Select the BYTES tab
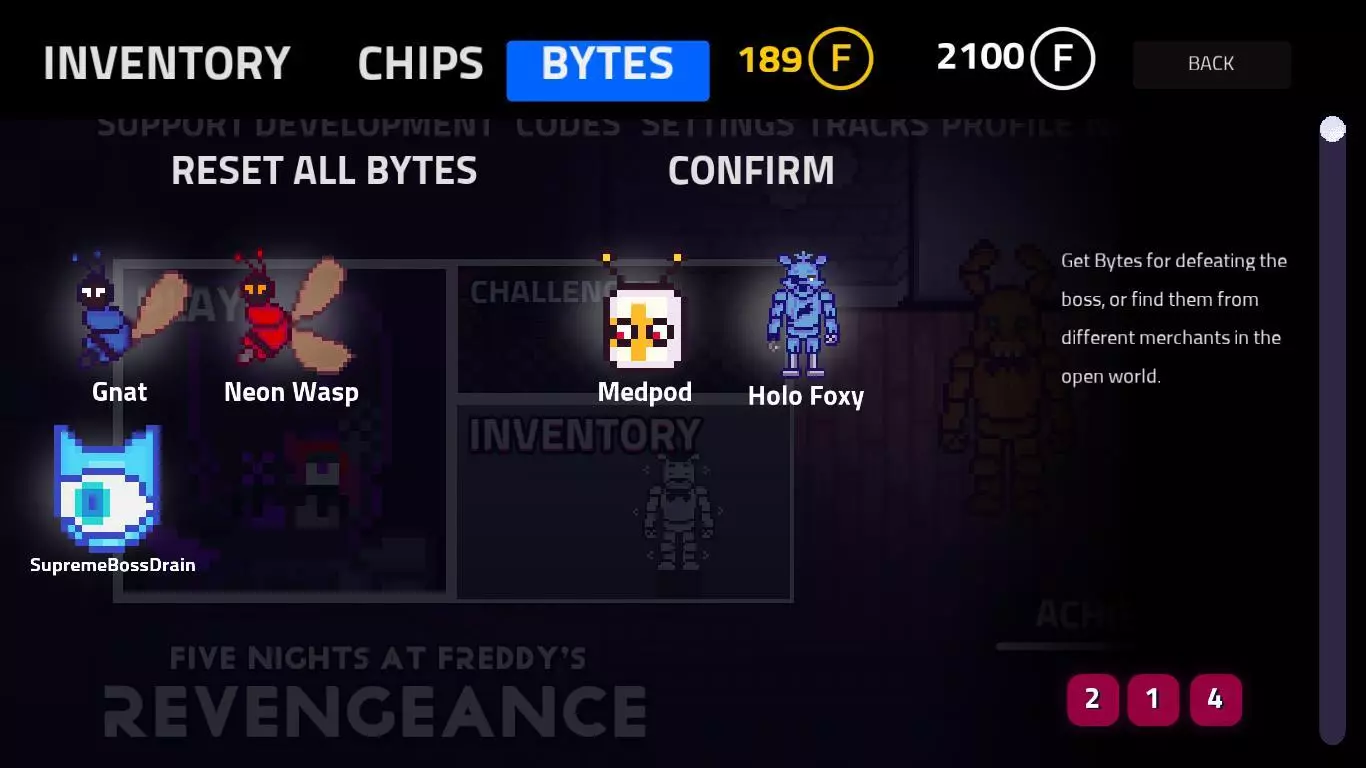 tap(607, 64)
